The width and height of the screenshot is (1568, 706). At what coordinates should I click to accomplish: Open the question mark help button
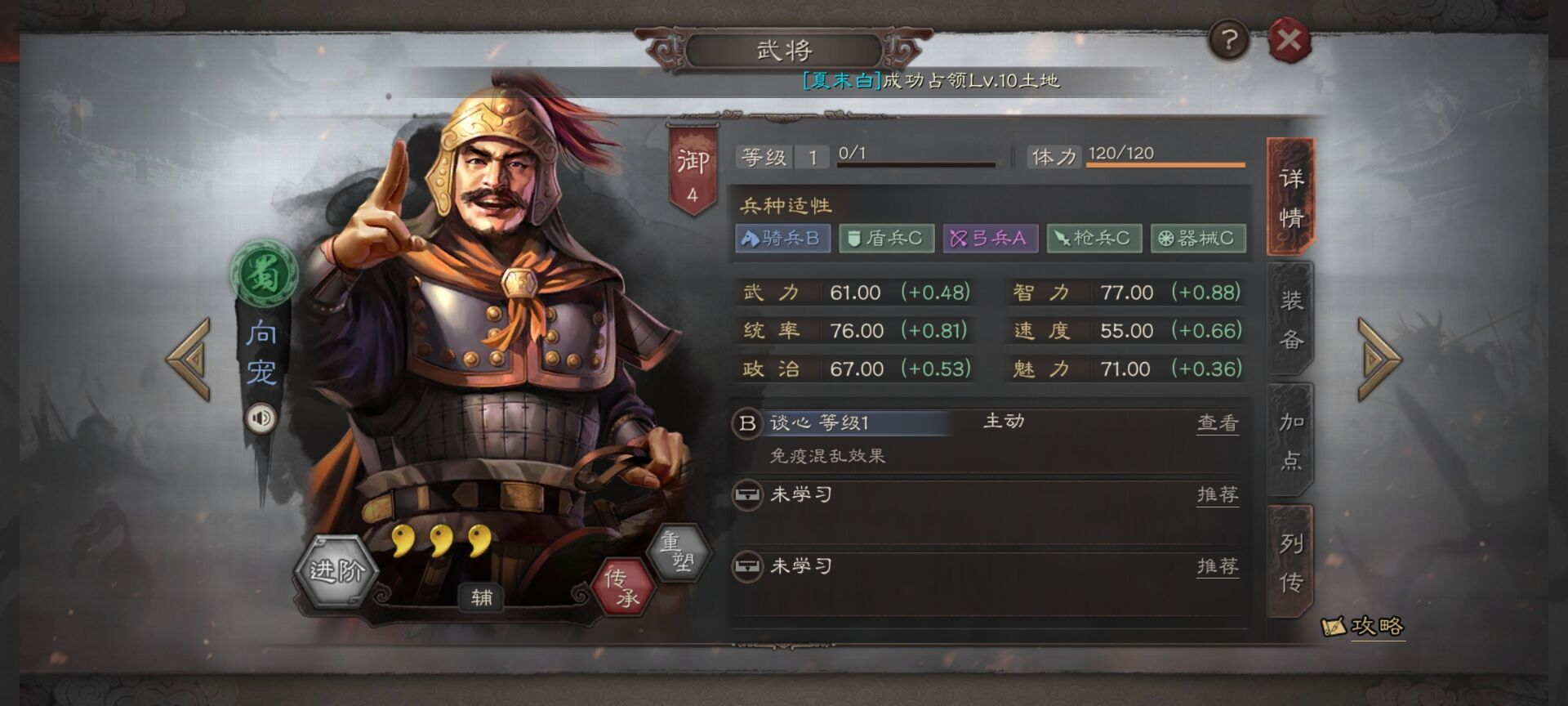1228,39
